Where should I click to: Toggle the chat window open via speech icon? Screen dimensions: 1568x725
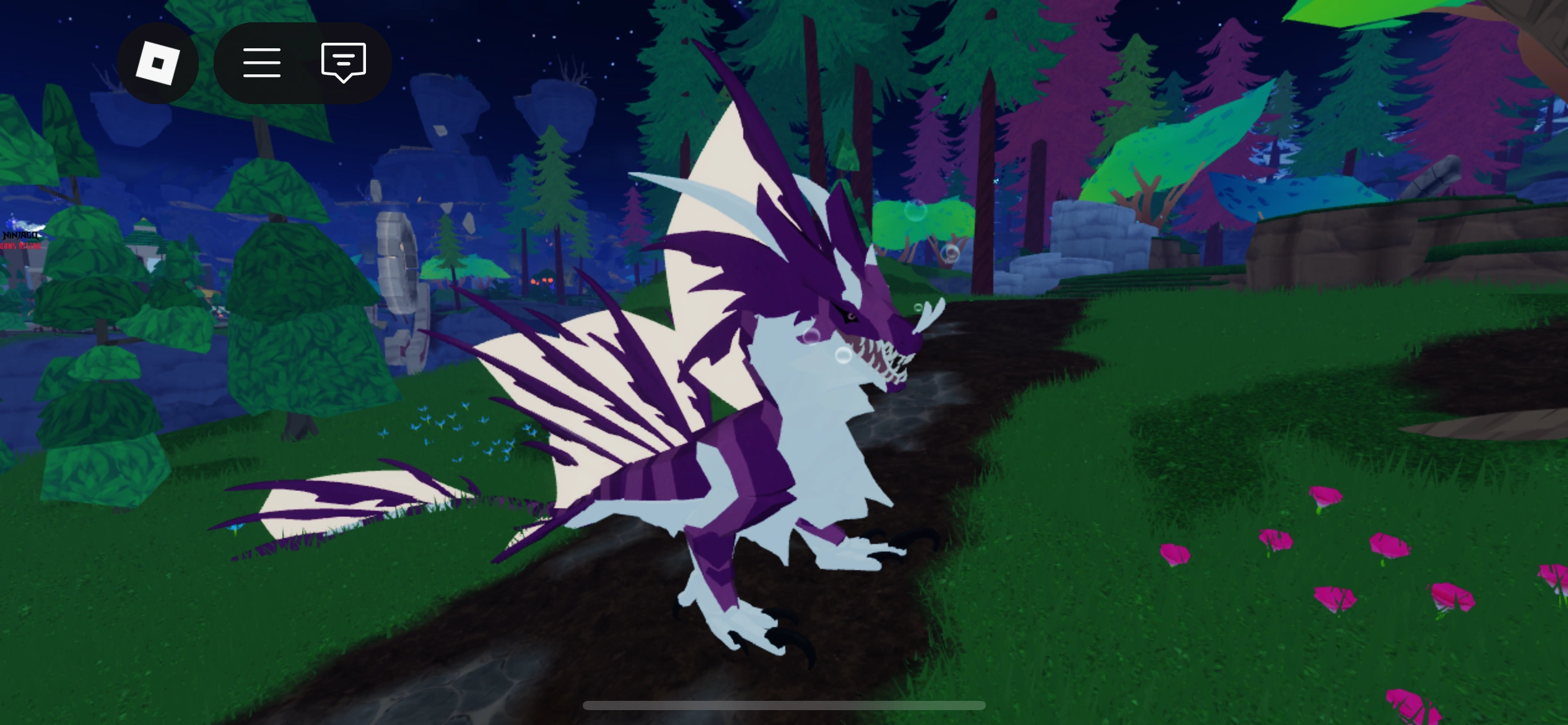point(343,63)
